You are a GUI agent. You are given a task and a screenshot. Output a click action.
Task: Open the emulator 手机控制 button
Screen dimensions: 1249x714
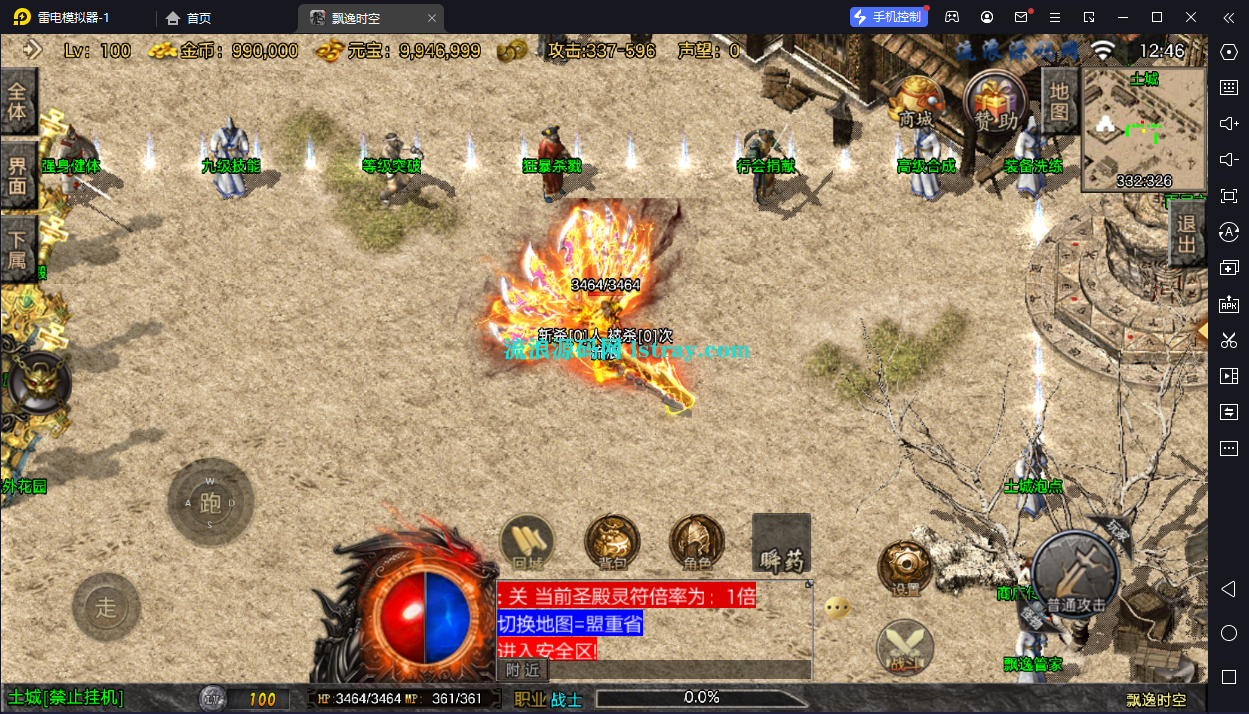pyautogui.click(x=887, y=17)
